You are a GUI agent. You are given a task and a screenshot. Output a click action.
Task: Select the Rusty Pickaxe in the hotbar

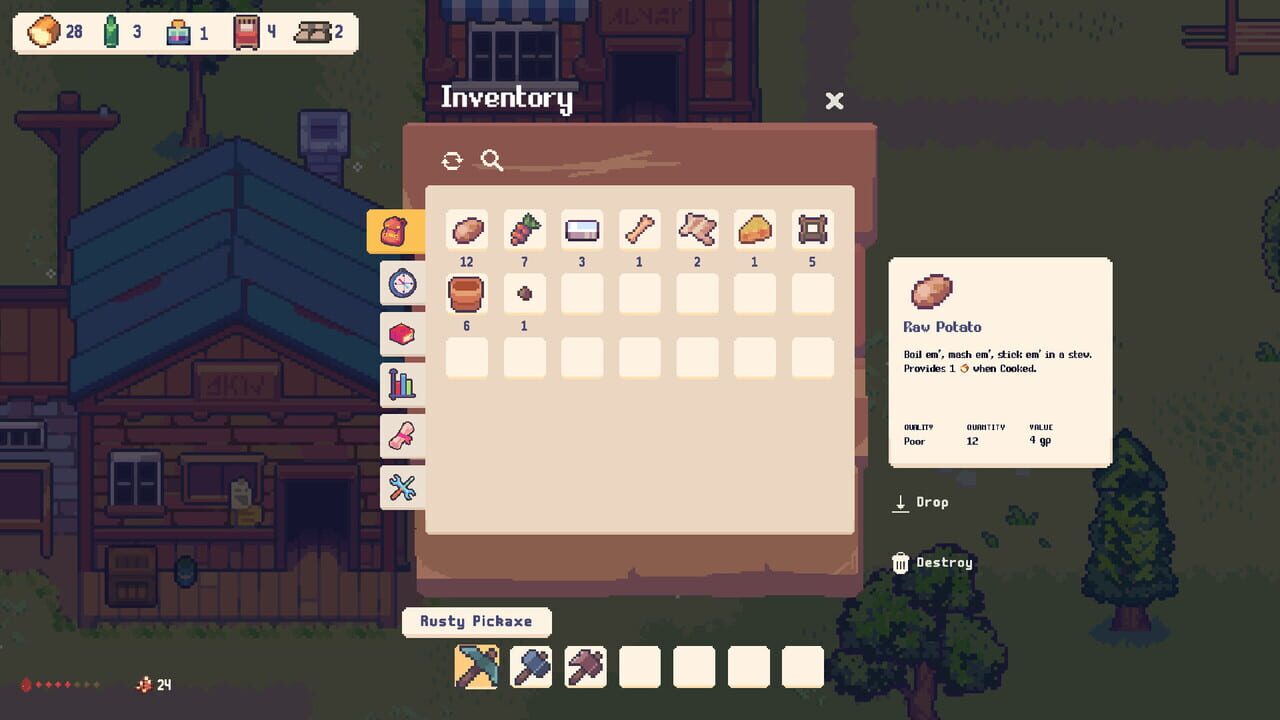click(476, 666)
